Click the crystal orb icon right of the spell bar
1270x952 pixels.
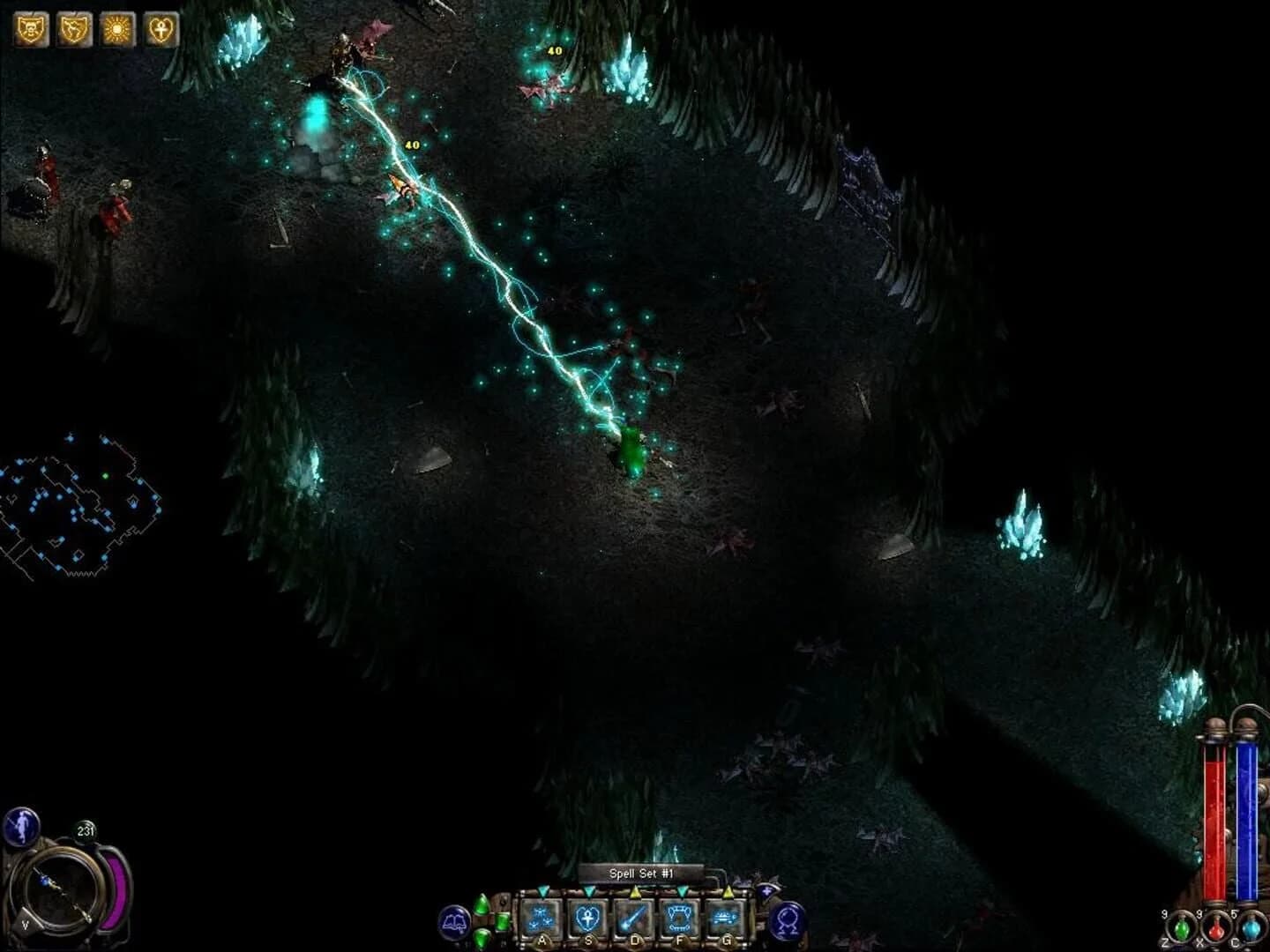786,919
